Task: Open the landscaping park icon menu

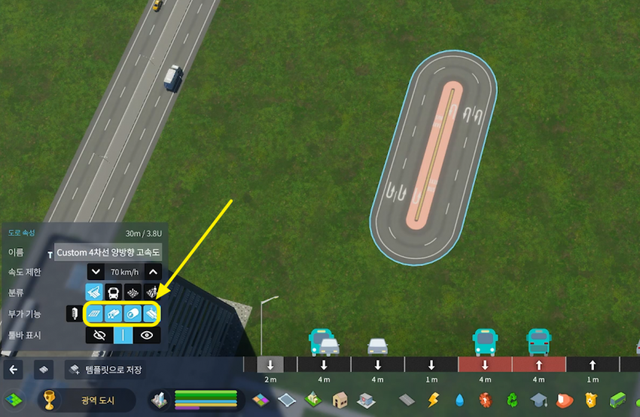Action: coord(312,402)
